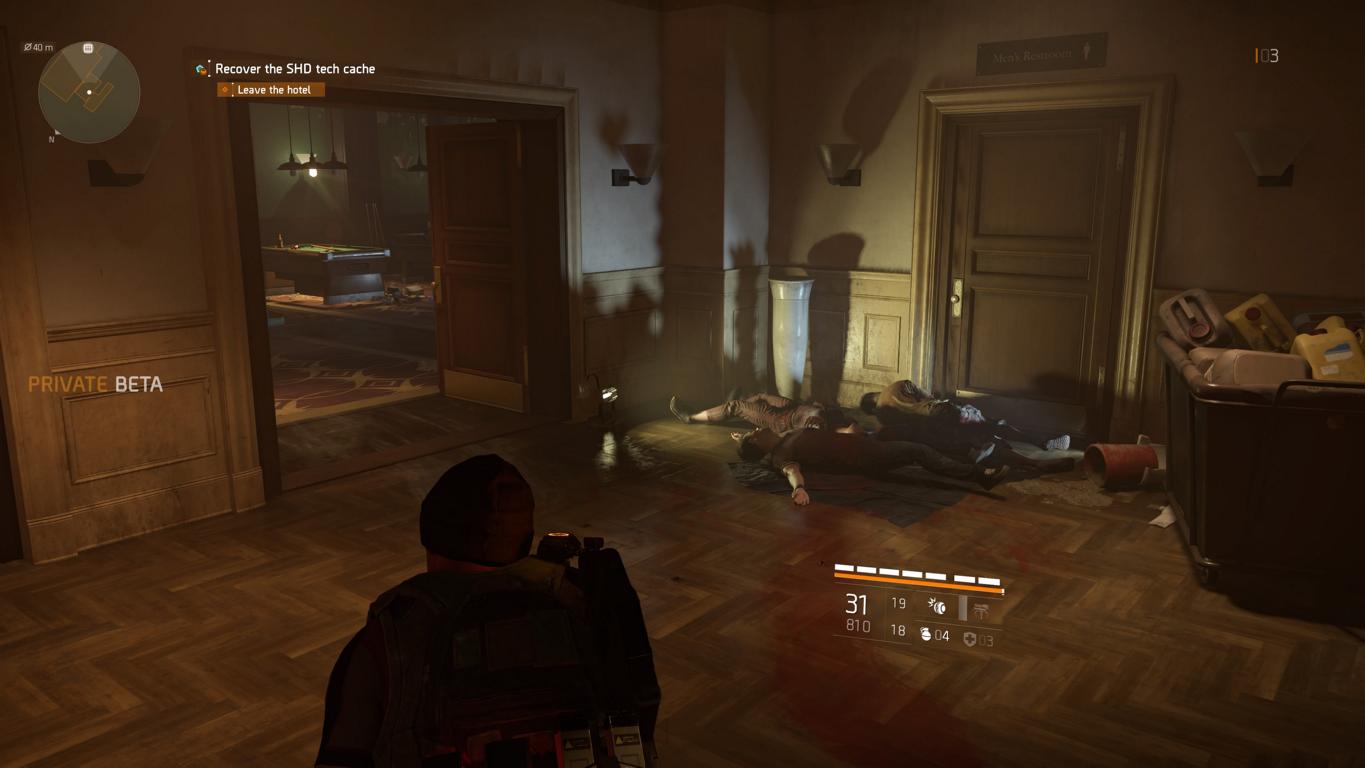This screenshot has width=1365, height=768.
Task: Activate the turret skill icon
Action: [x=981, y=609]
